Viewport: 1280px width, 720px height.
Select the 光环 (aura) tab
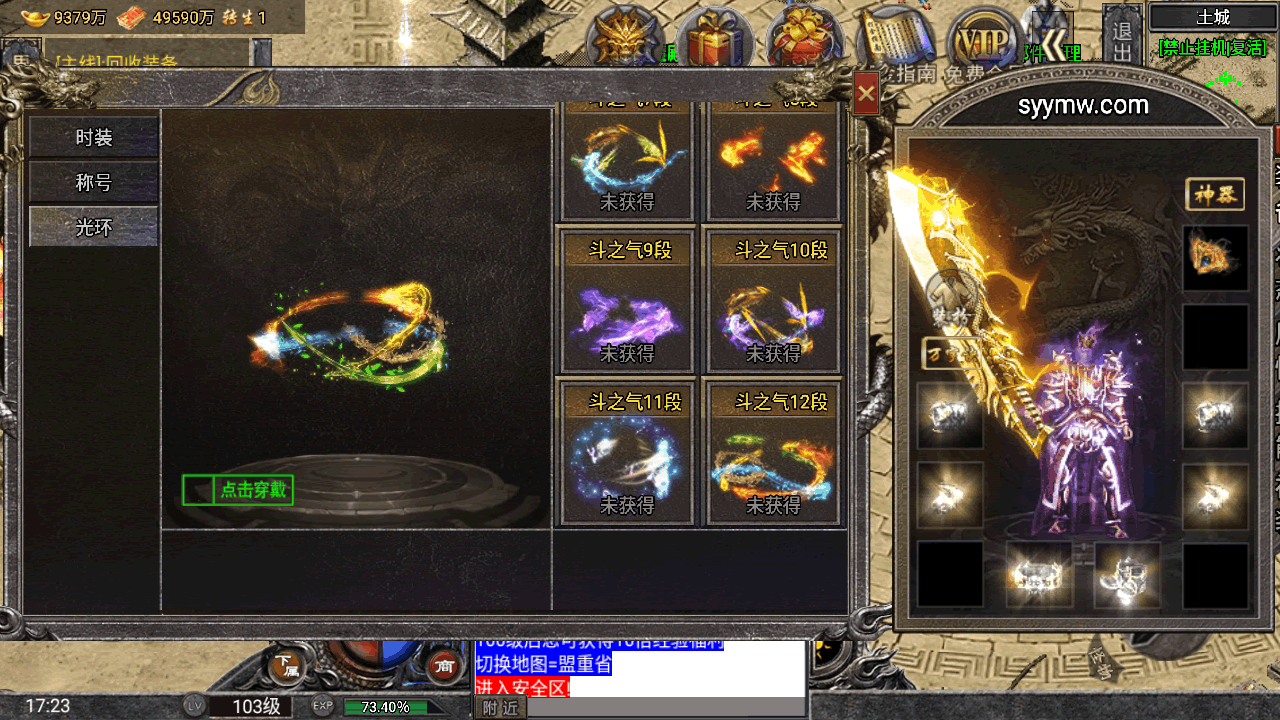93,227
